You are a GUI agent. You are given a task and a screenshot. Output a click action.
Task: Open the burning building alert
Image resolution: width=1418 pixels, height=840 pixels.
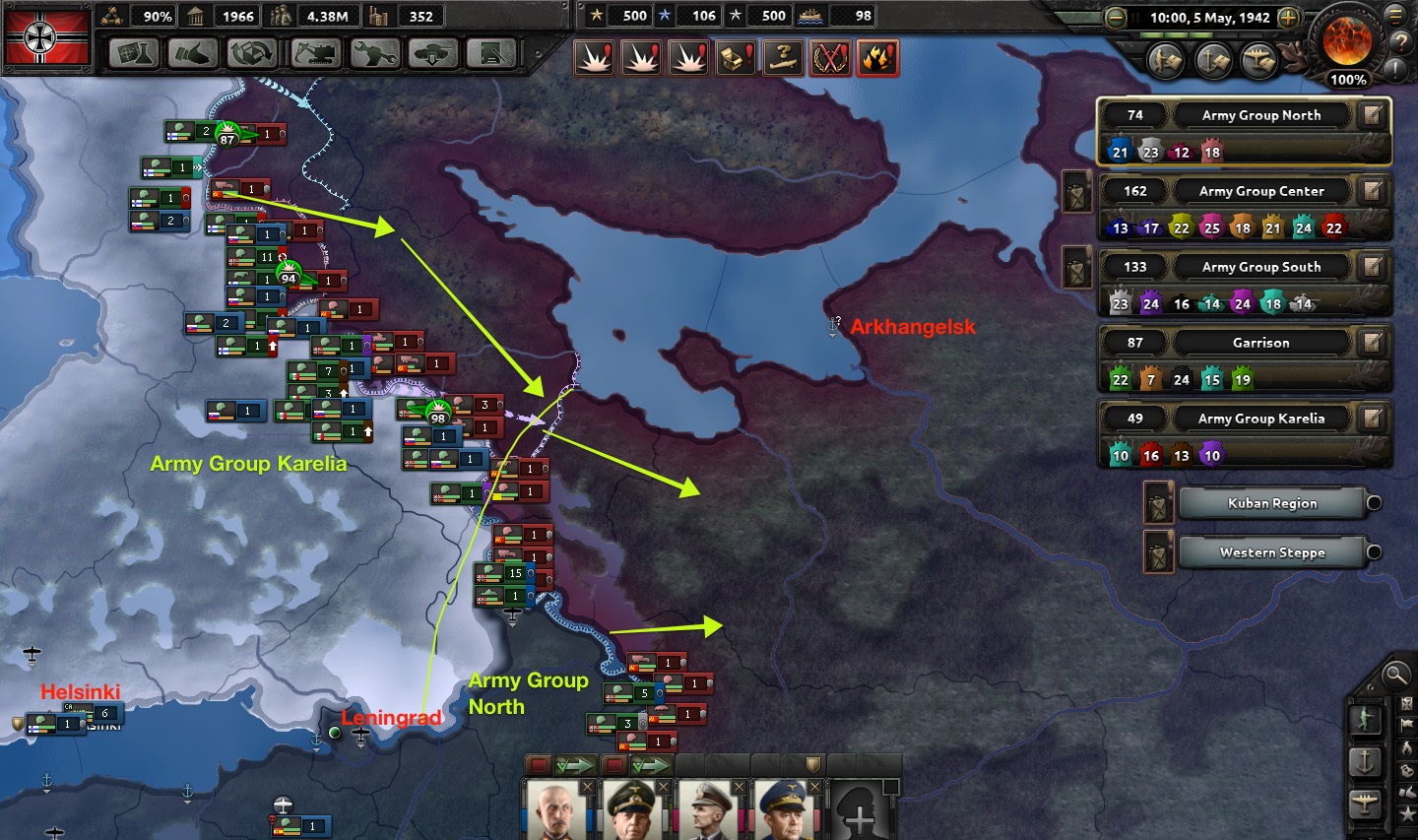[x=876, y=59]
